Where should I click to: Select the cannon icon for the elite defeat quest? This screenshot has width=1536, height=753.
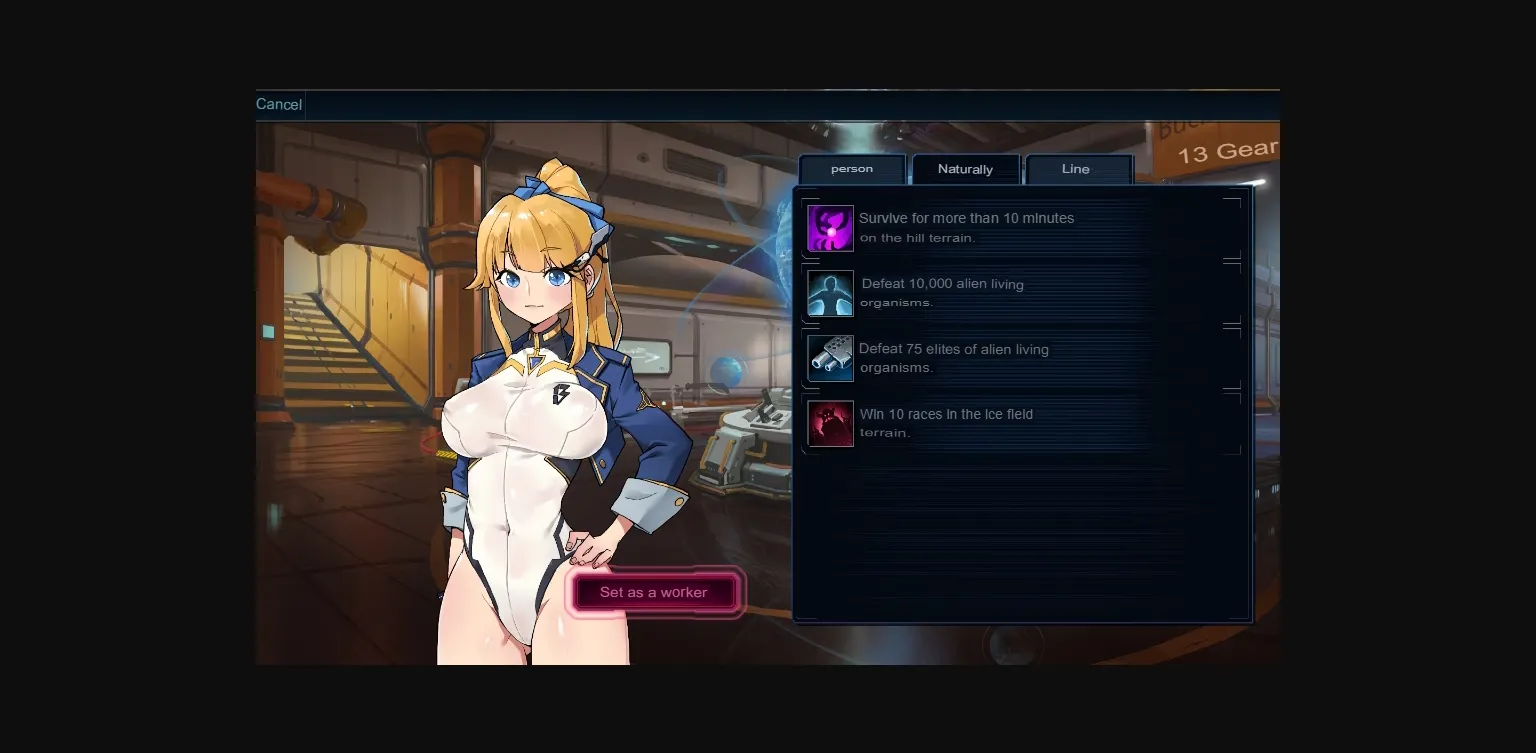point(830,358)
